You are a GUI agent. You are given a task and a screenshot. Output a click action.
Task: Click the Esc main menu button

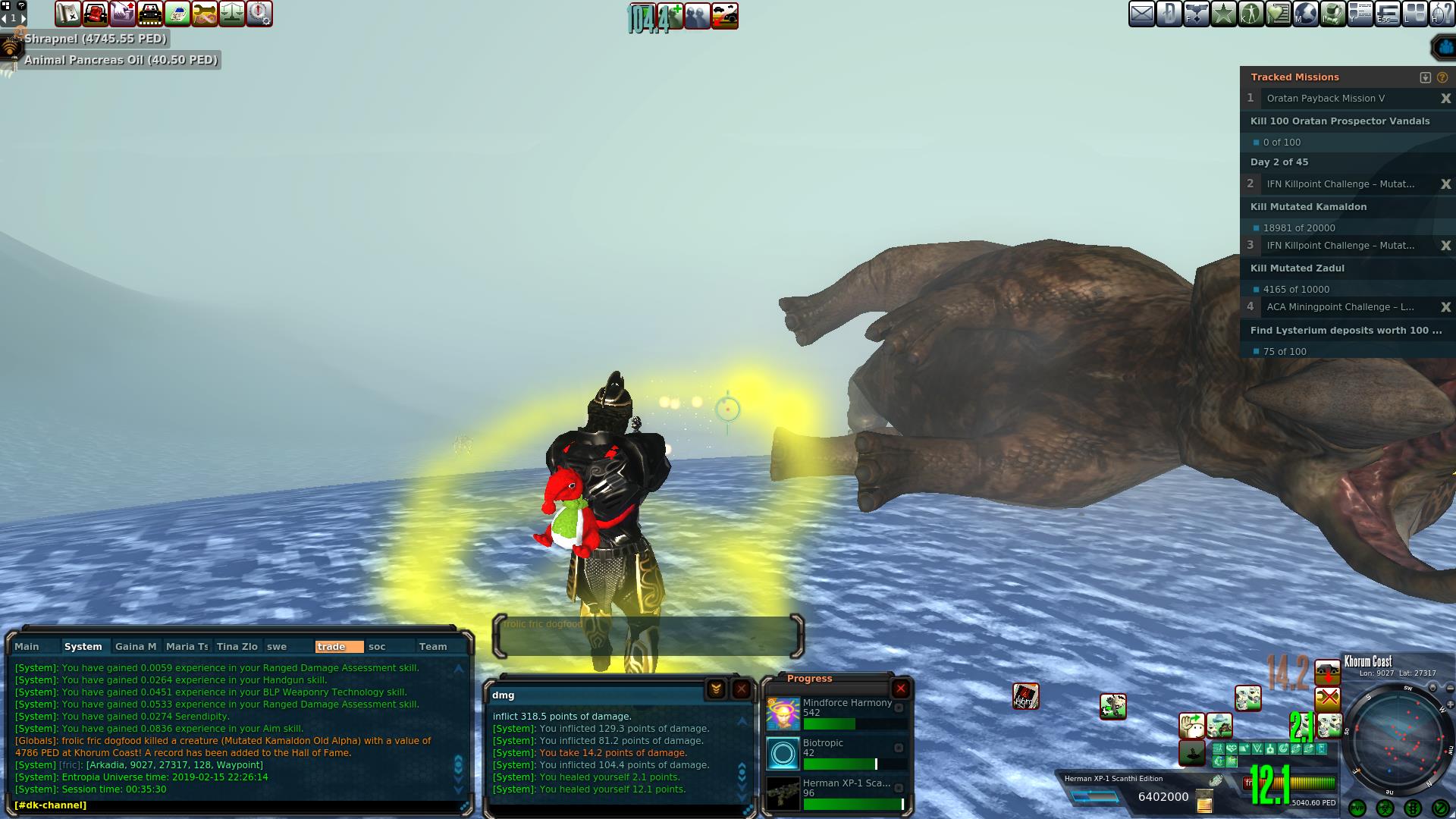click(x=1387, y=14)
